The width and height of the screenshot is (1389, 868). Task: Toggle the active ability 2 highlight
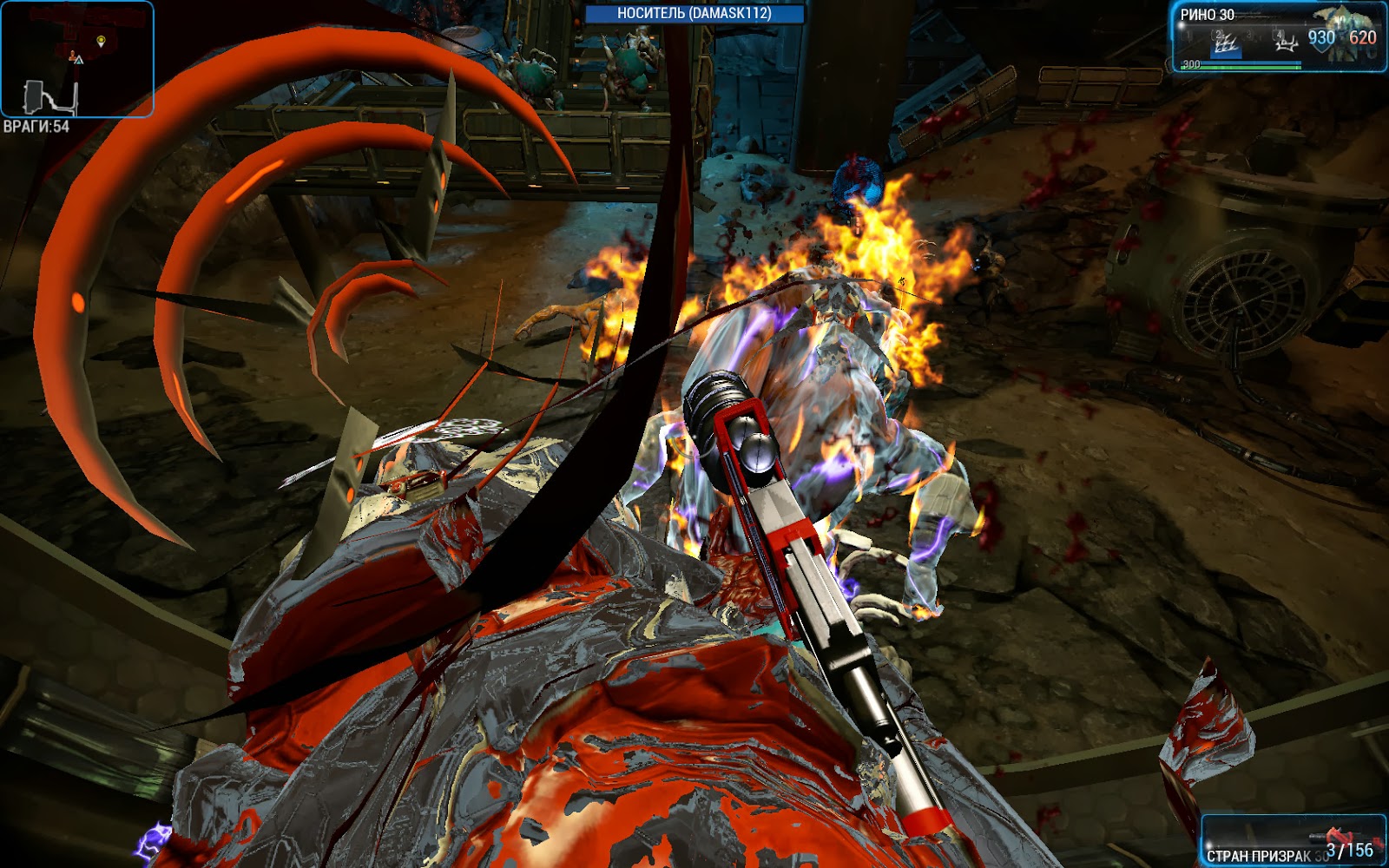(1225, 48)
